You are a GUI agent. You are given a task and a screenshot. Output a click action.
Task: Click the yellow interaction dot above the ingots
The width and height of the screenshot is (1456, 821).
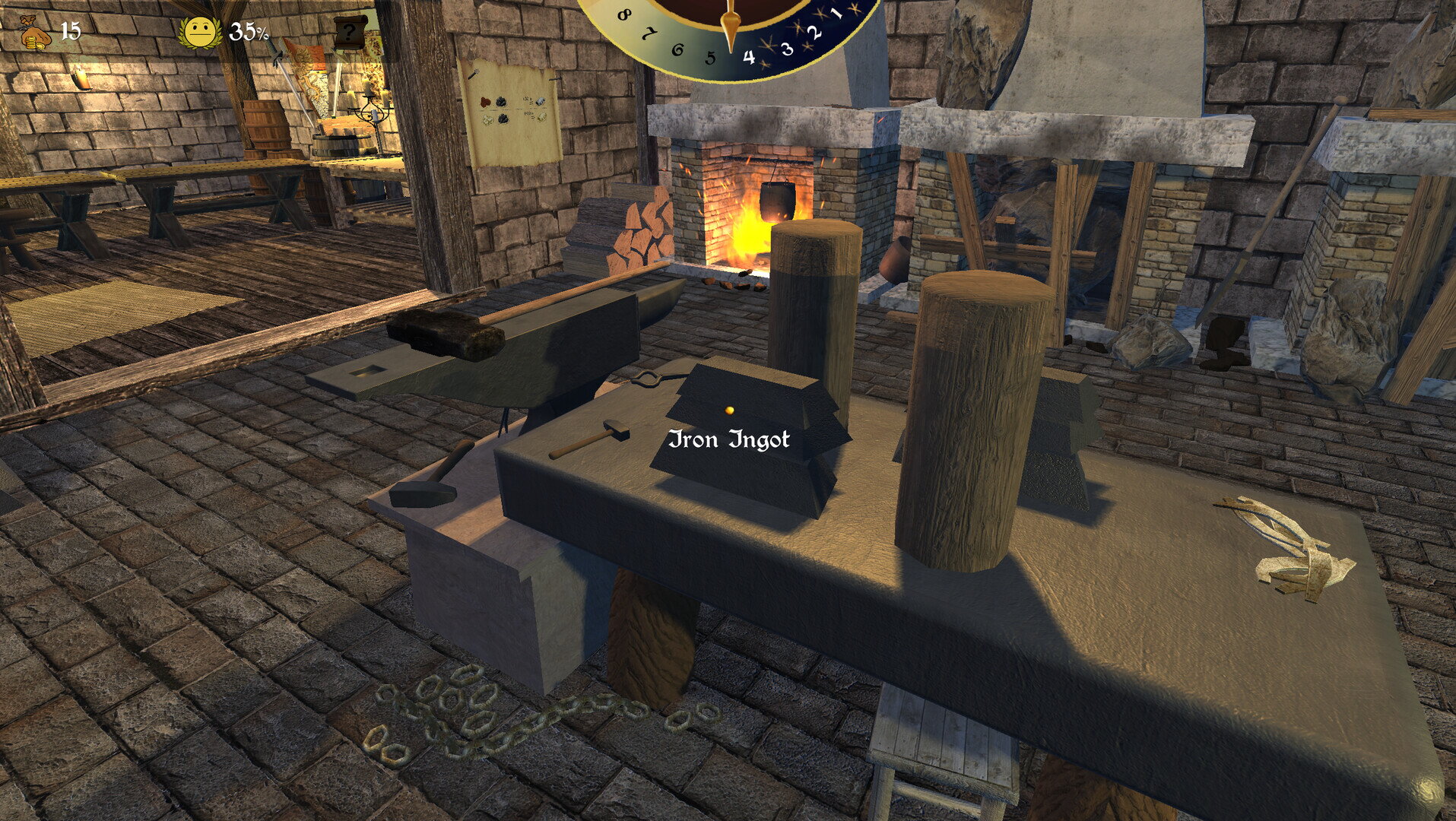click(x=728, y=409)
